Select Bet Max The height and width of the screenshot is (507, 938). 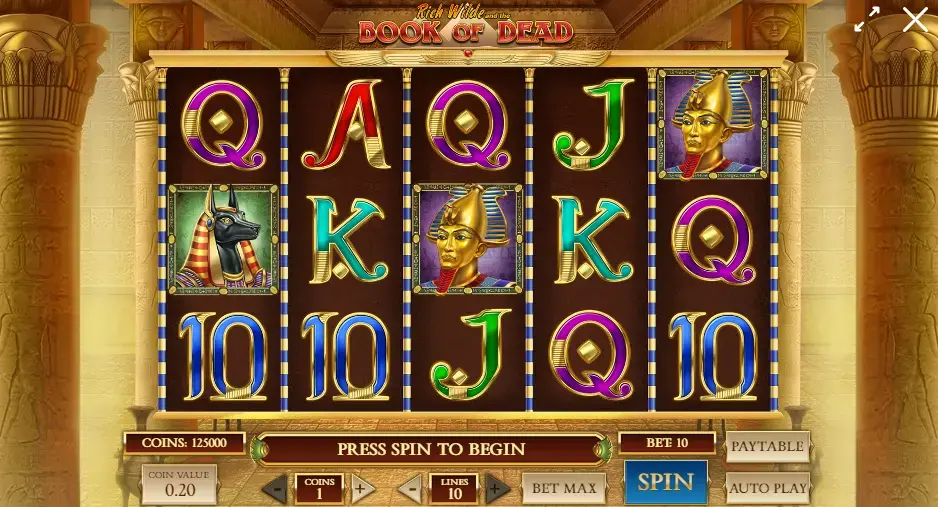[x=564, y=488]
